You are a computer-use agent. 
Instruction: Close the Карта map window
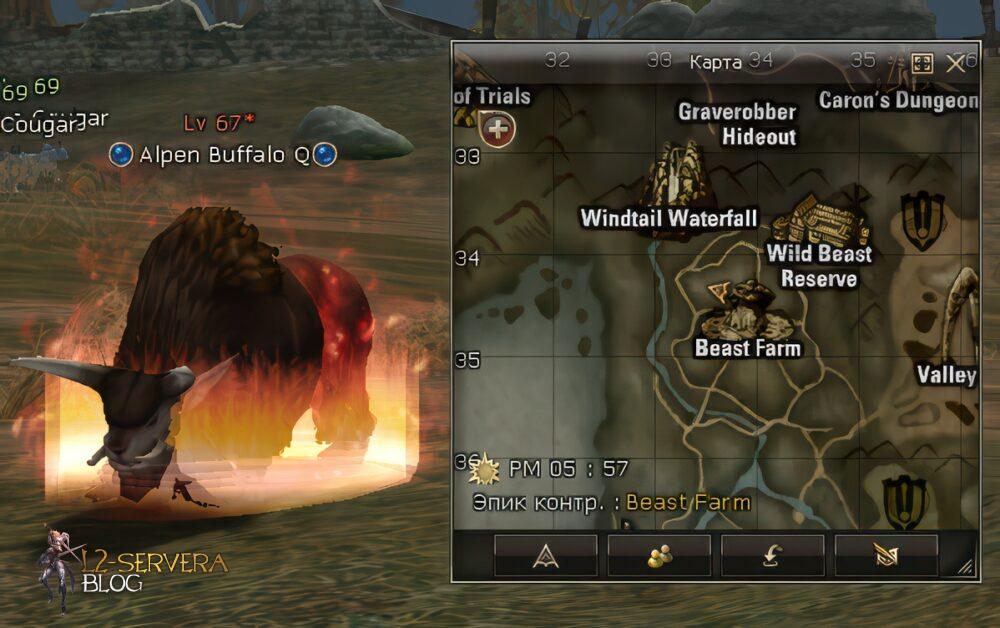(x=955, y=63)
